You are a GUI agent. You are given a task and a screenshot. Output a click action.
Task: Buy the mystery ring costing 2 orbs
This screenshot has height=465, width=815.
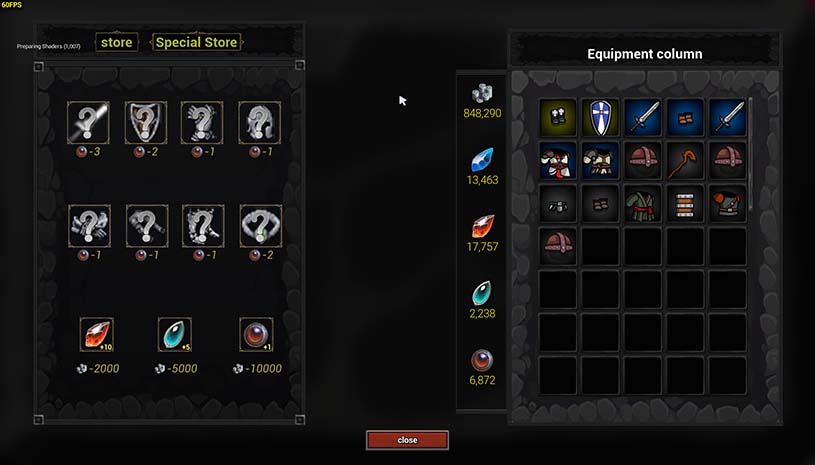pos(261,226)
